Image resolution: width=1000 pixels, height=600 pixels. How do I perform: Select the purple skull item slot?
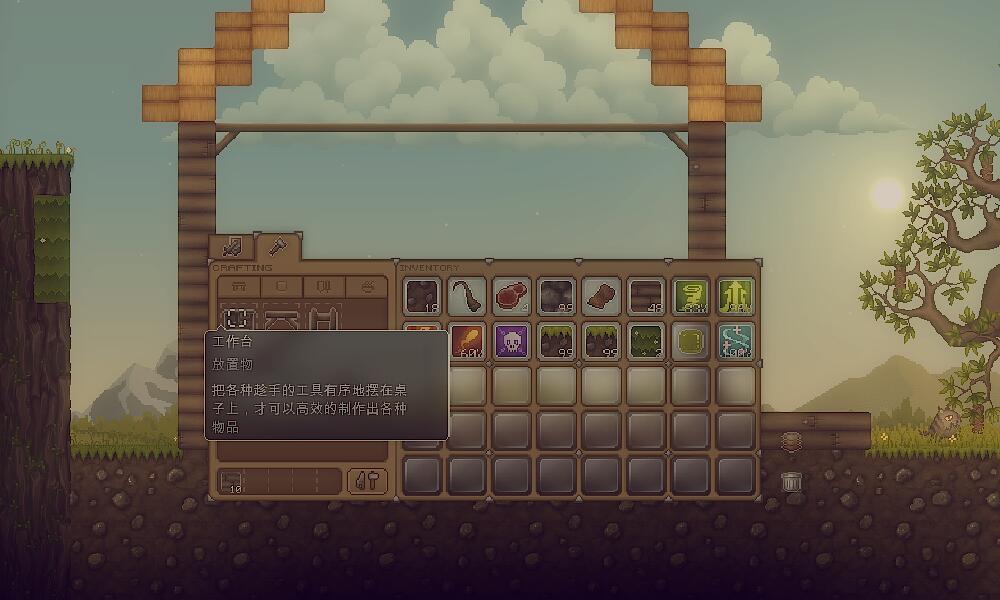click(x=512, y=341)
